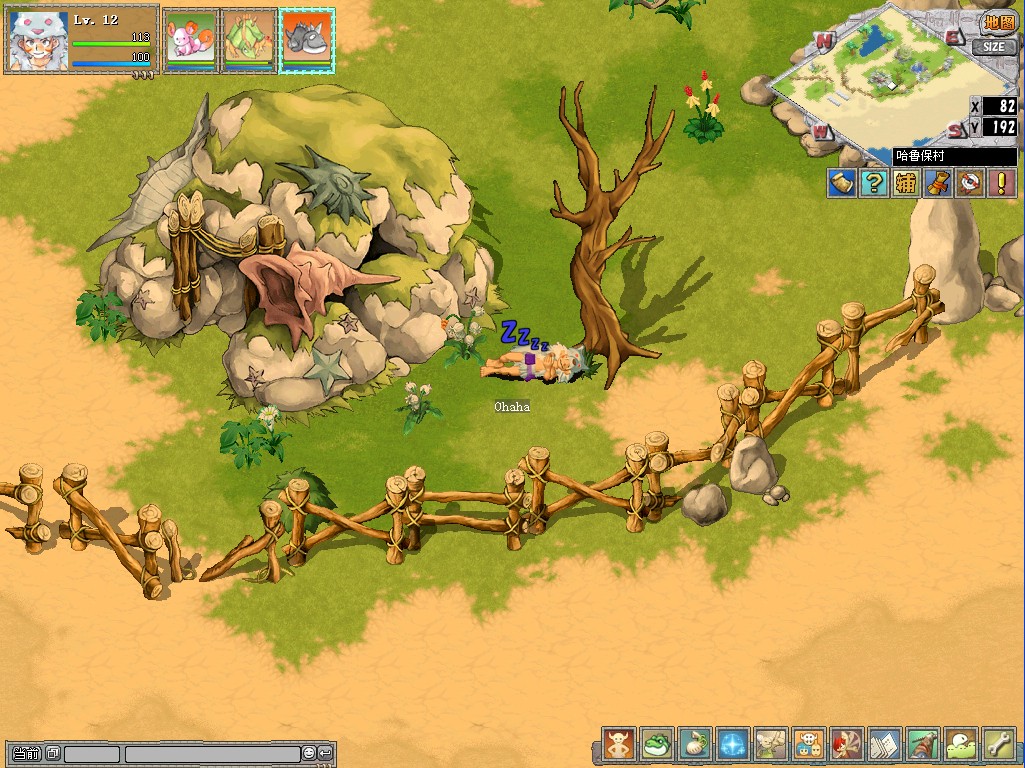Viewport: 1025px width, 768px height.
Task: Open the green frog pet icon
Action: pos(657,745)
